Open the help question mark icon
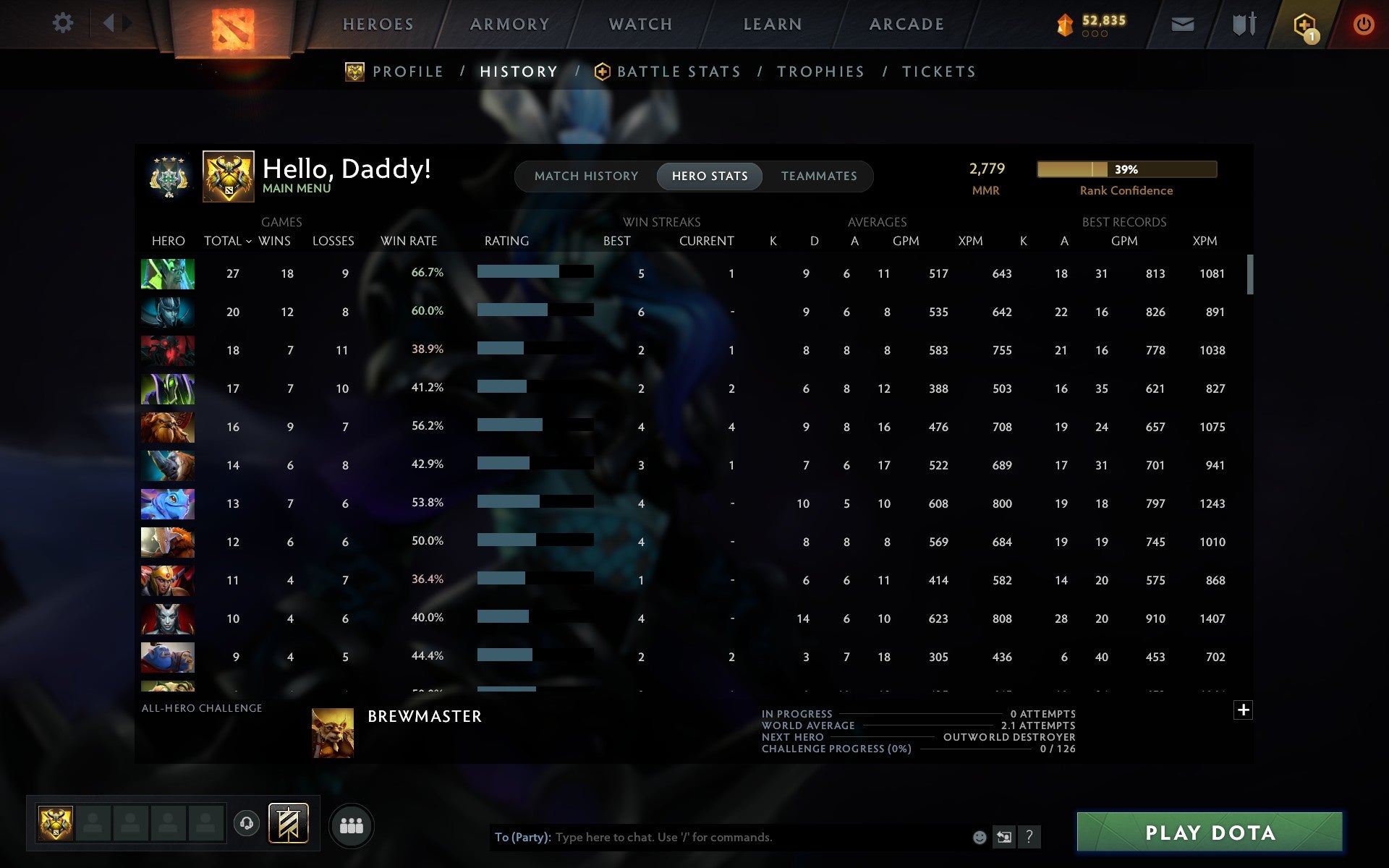The height and width of the screenshot is (868, 1389). coord(1028,838)
